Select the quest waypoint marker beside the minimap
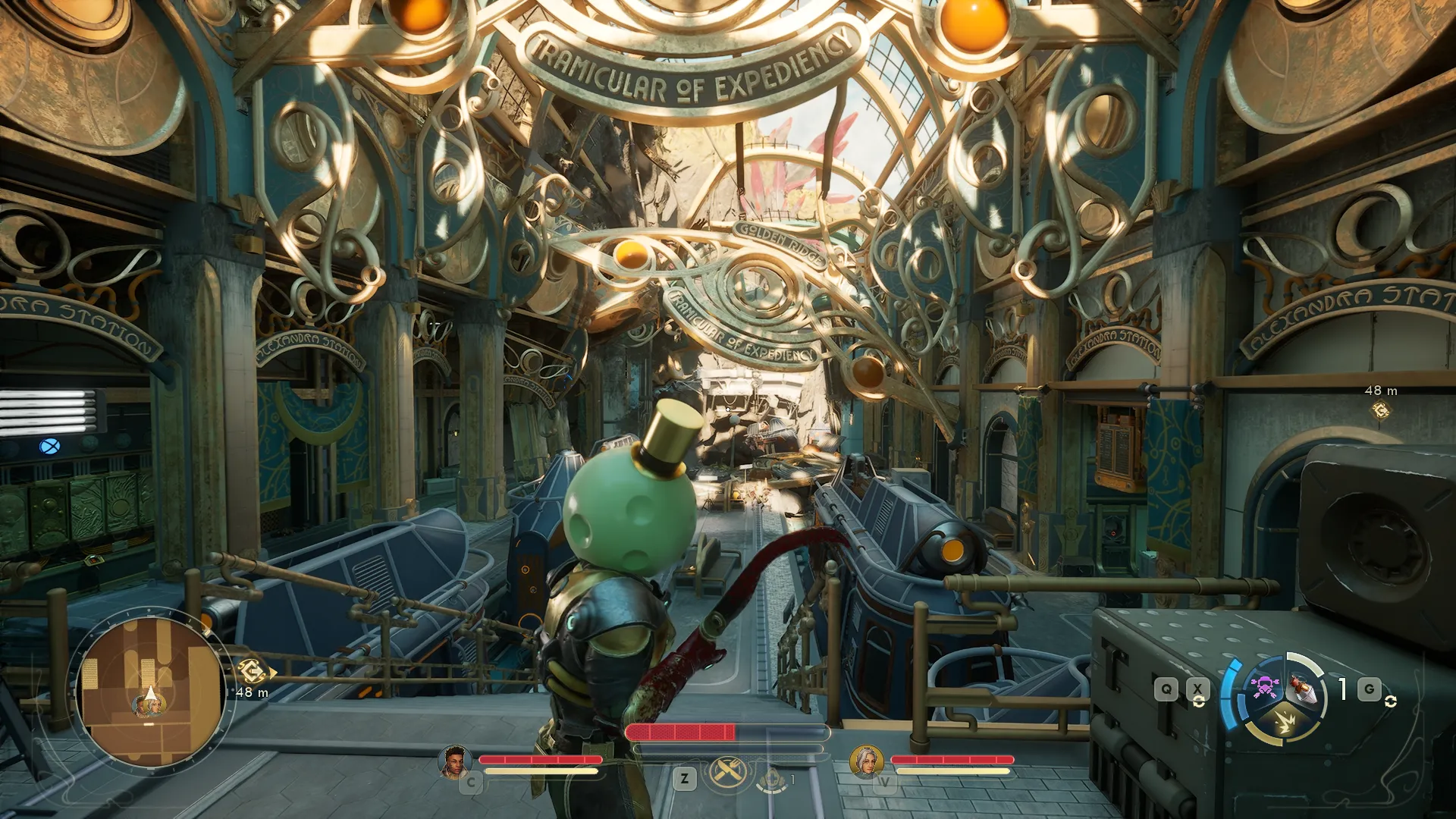 [251, 671]
